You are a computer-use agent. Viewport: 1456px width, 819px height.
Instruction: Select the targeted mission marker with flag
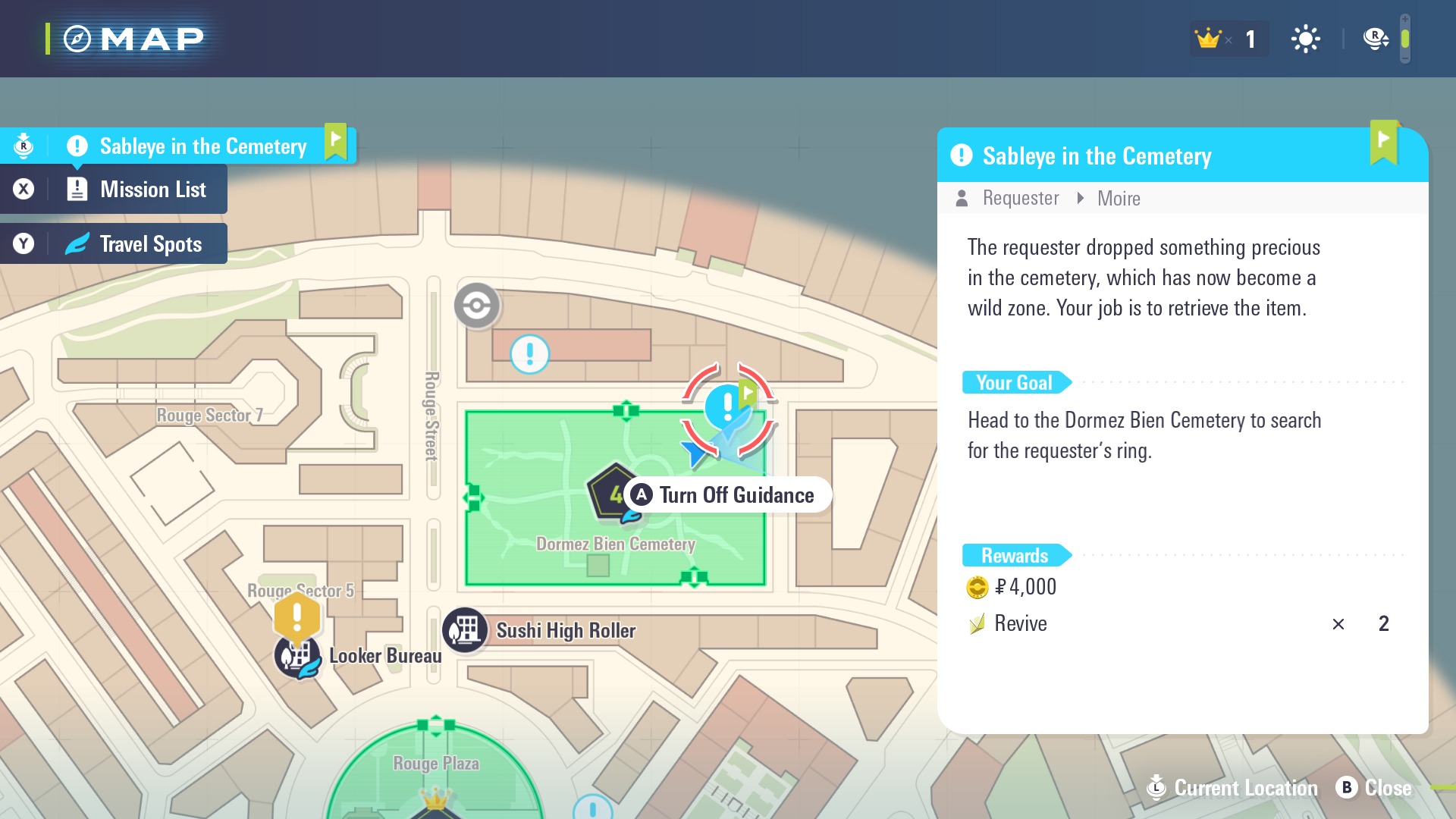pos(728,406)
